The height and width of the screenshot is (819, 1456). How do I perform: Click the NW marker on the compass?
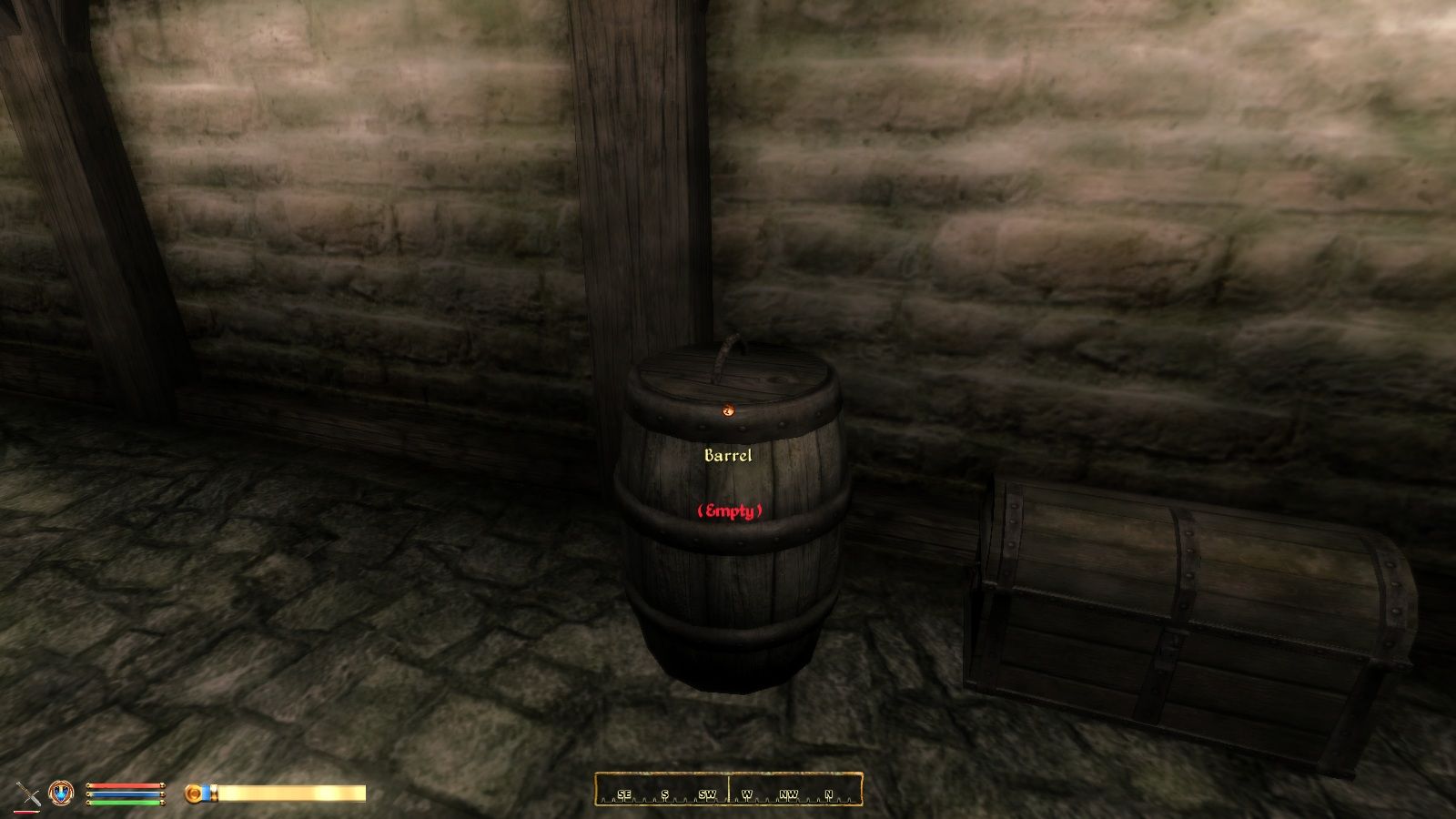(789, 794)
